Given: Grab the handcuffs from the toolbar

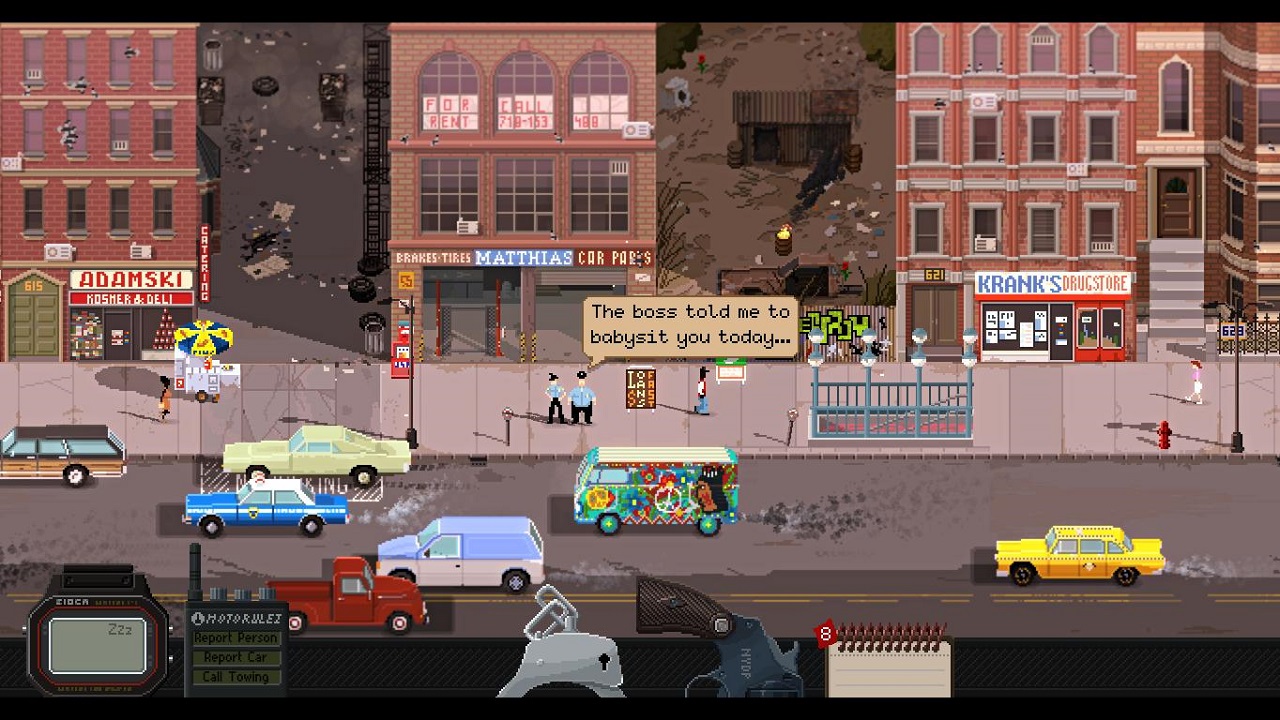Looking at the screenshot, I should [567, 650].
